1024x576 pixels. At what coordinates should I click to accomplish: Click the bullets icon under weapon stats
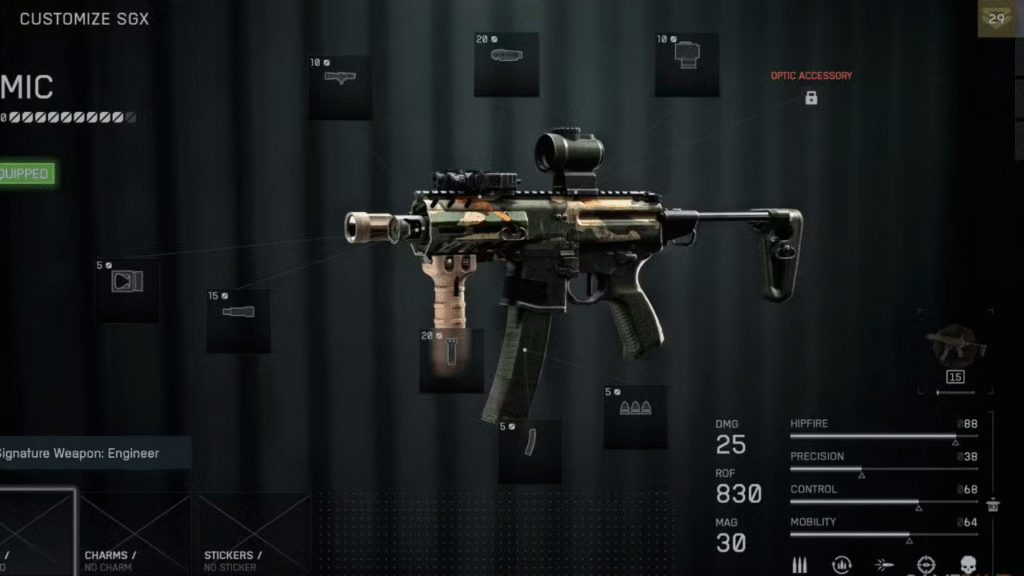(x=800, y=565)
